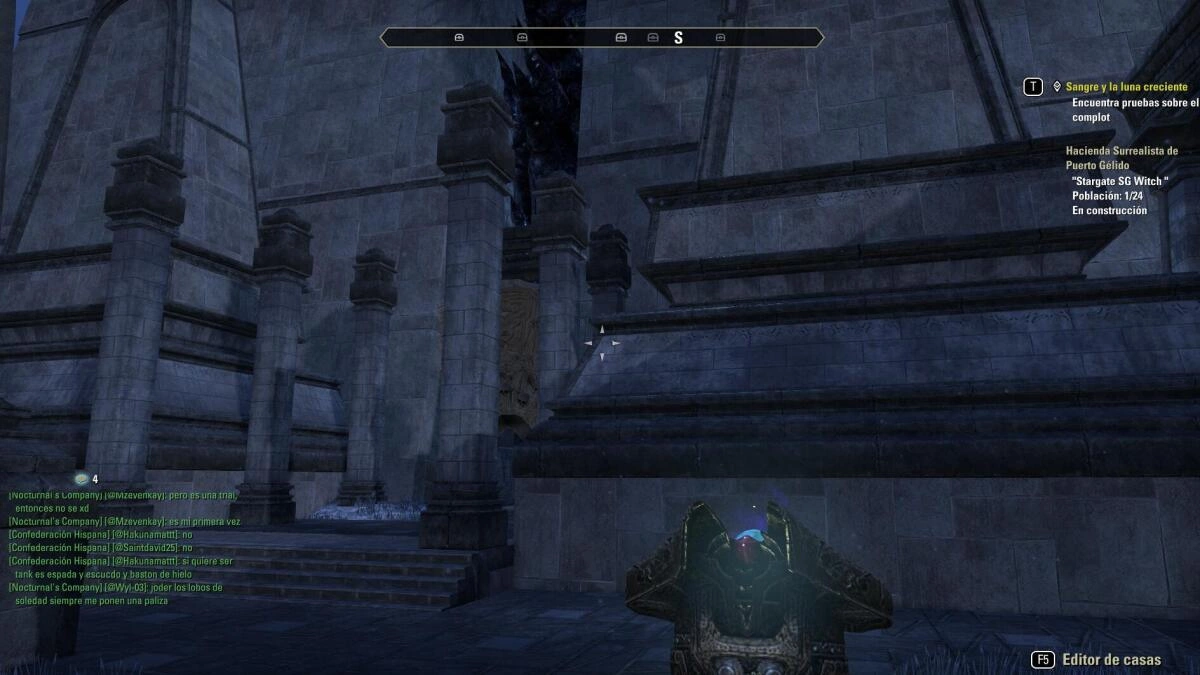Image resolution: width=1200 pixels, height=675 pixels.
Task: Click the Hacienda Surrealista de Puerto Gélido header
Action: point(1121,158)
